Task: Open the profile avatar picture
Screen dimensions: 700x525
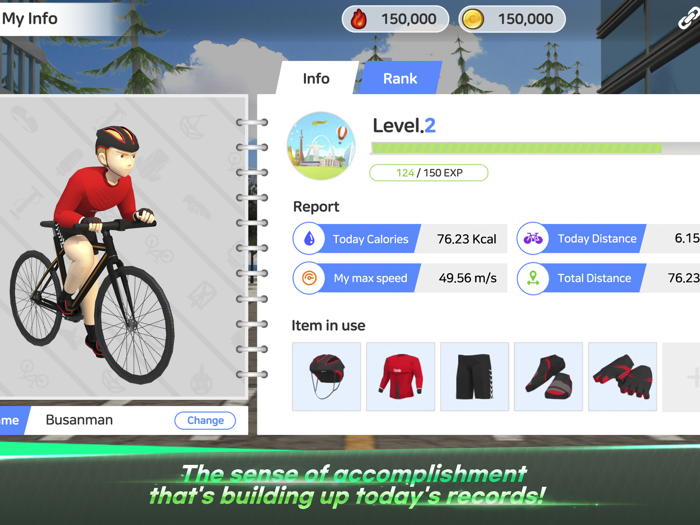Action: (x=321, y=146)
